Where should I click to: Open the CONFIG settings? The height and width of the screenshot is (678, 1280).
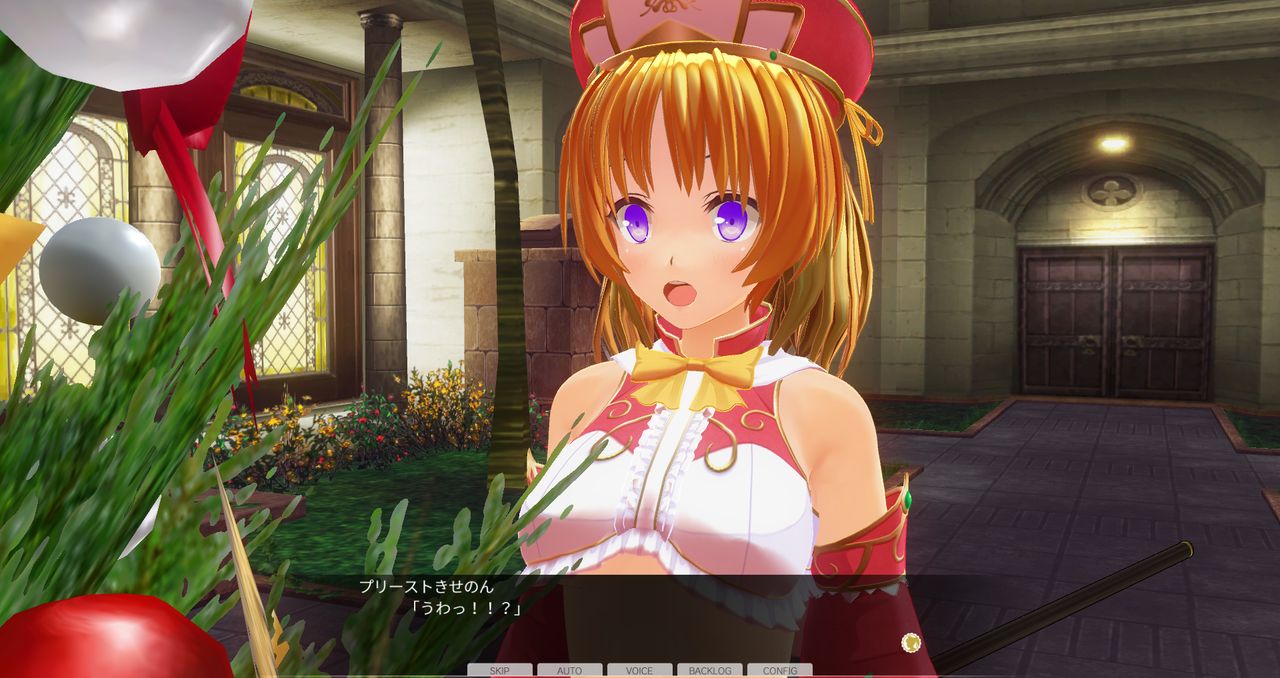point(780,670)
